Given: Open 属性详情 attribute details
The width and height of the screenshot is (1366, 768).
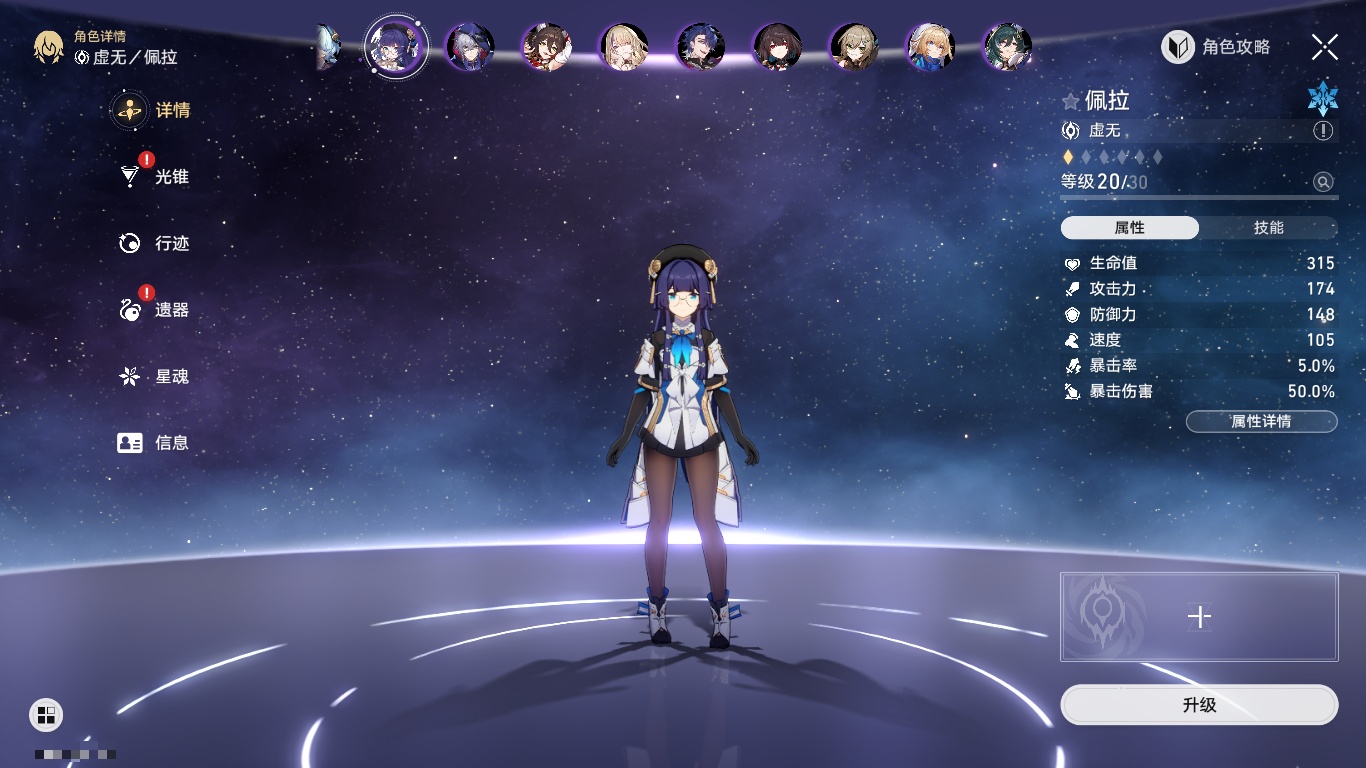Looking at the screenshot, I should 1261,422.
